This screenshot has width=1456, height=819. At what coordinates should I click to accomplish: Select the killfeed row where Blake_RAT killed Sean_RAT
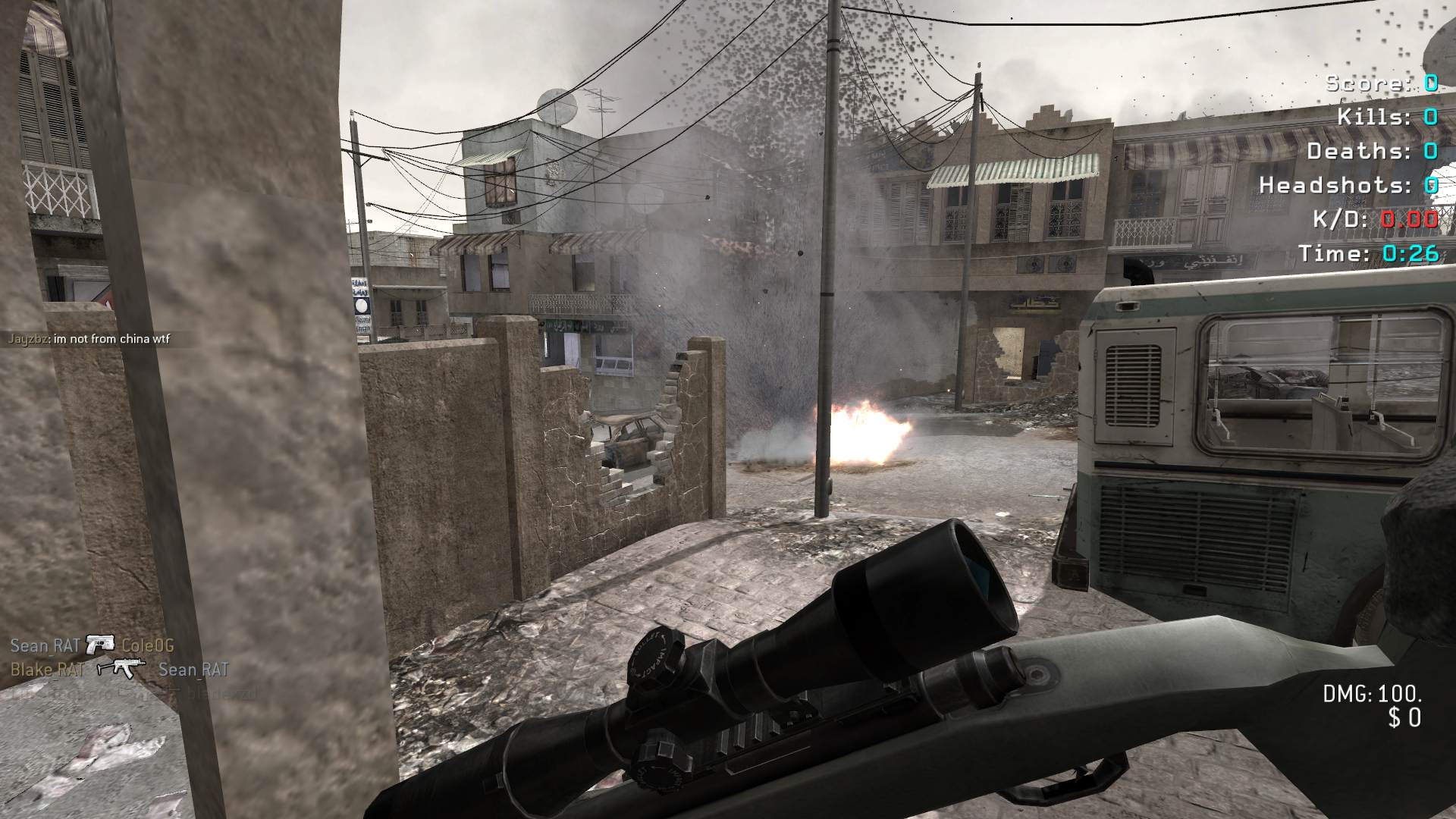coord(119,670)
